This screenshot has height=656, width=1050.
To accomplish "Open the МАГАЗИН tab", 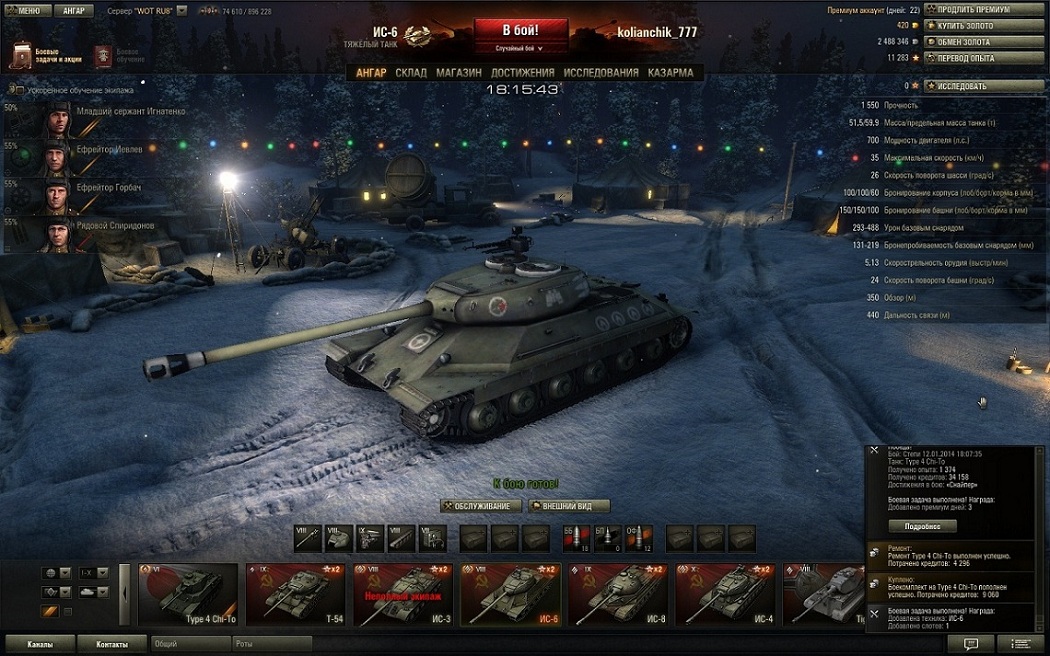I will pyautogui.click(x=458, y=73).
